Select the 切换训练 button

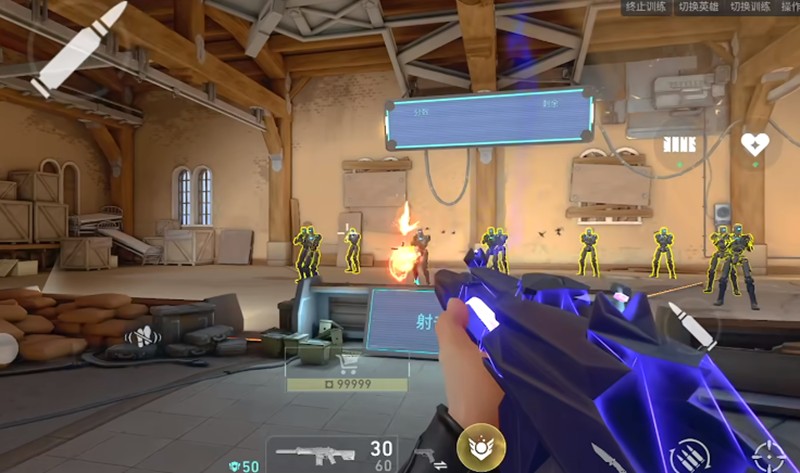pos(750,8)
